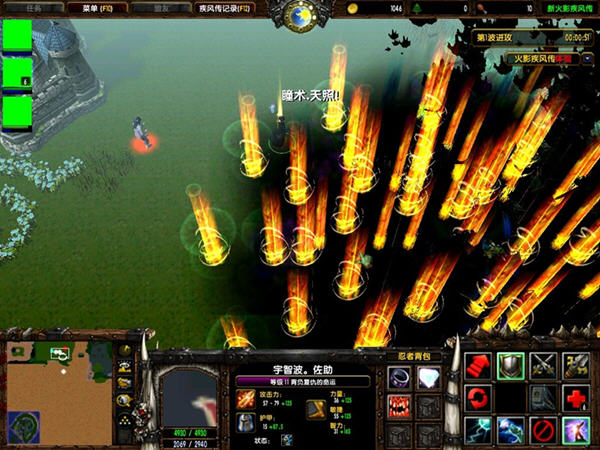
Task: Click the top green hero icon
Action: 17,35
